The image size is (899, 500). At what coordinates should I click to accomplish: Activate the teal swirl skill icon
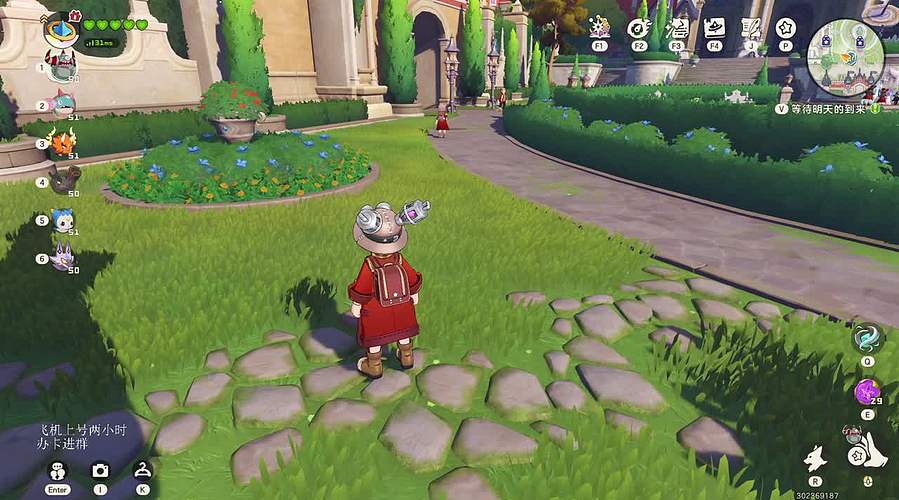[867, 337]
